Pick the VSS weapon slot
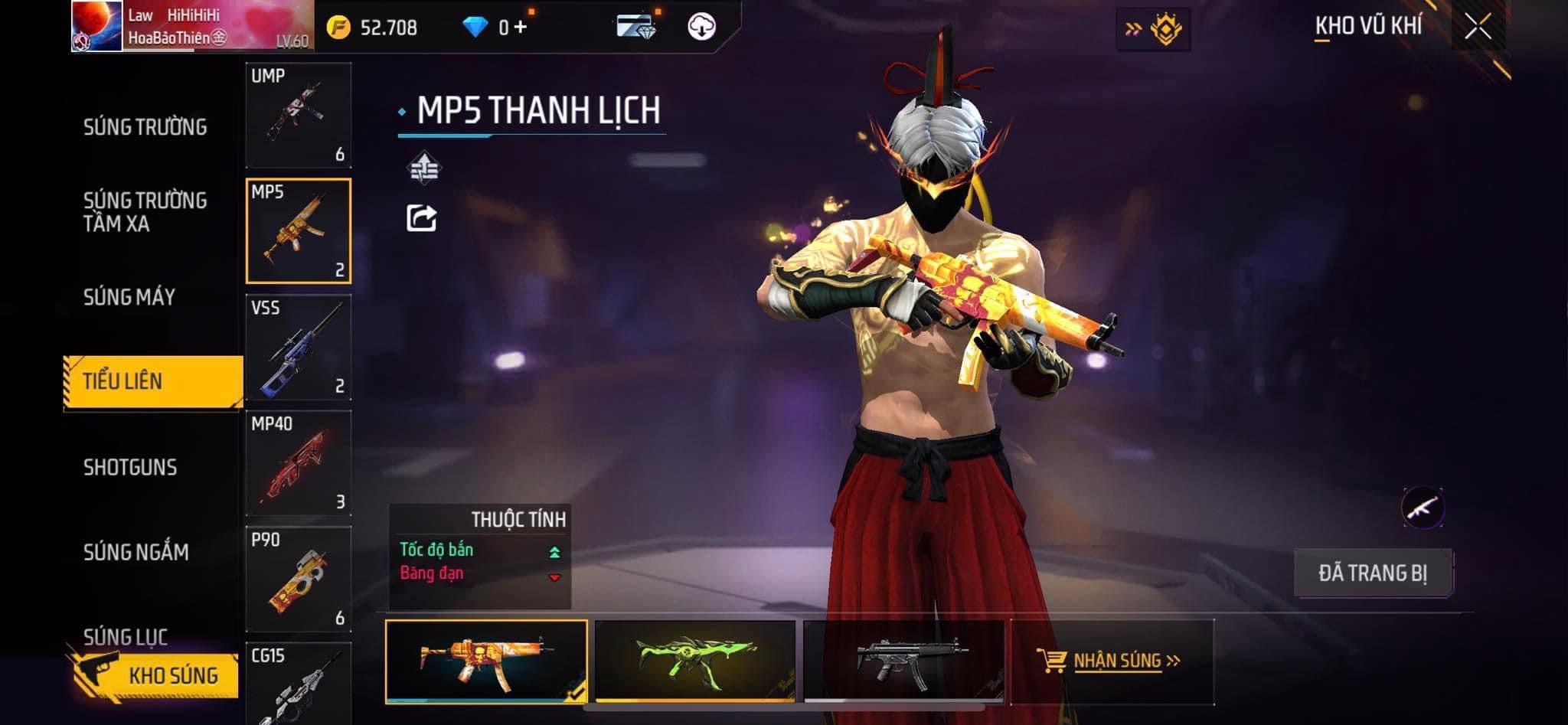The width and height of the screenshot is (1568, 725). point(299,348)
